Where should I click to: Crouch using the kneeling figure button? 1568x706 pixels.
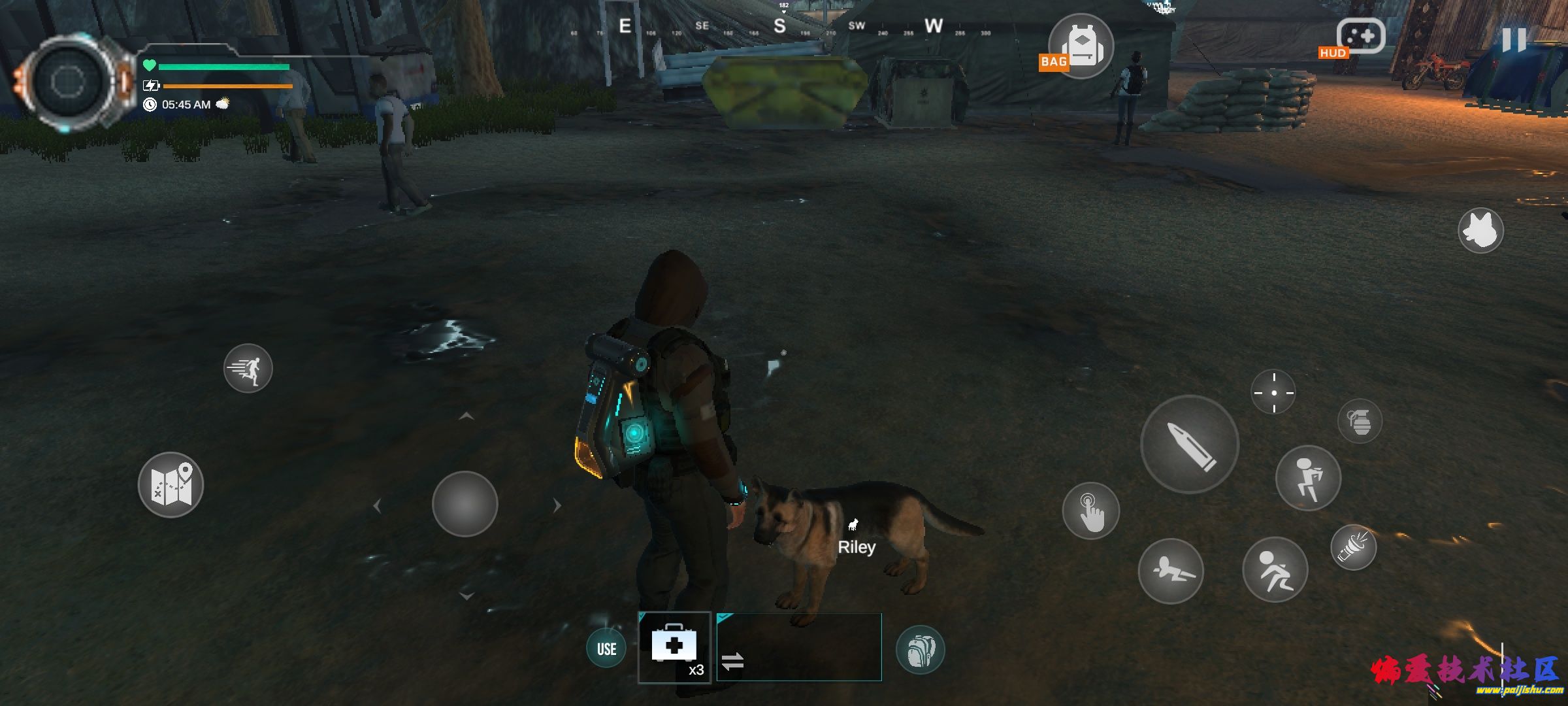click(1275, 570)
